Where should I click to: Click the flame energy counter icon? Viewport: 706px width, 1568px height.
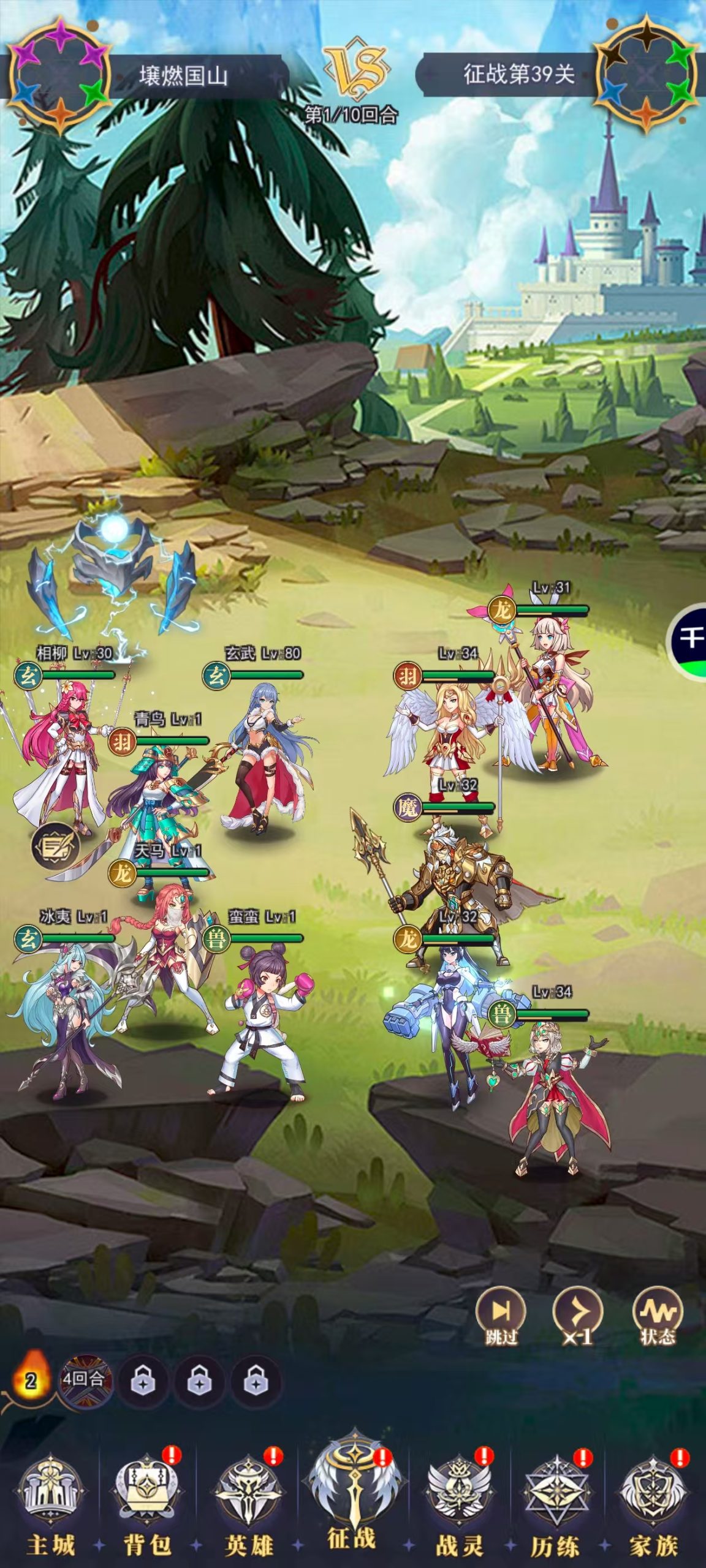click(31, 1378)
